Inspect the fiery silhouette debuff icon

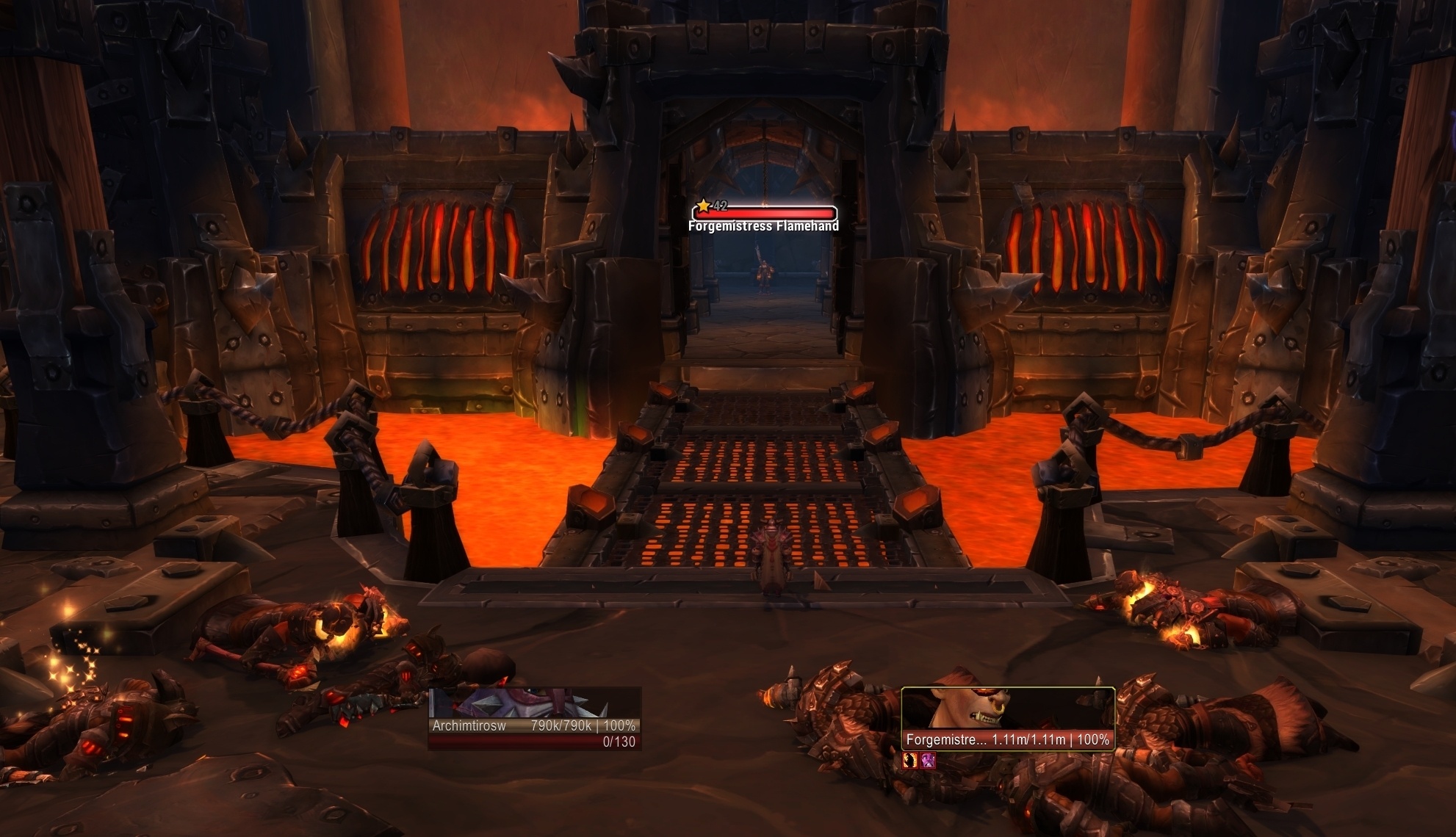click(x=910, y=761)
